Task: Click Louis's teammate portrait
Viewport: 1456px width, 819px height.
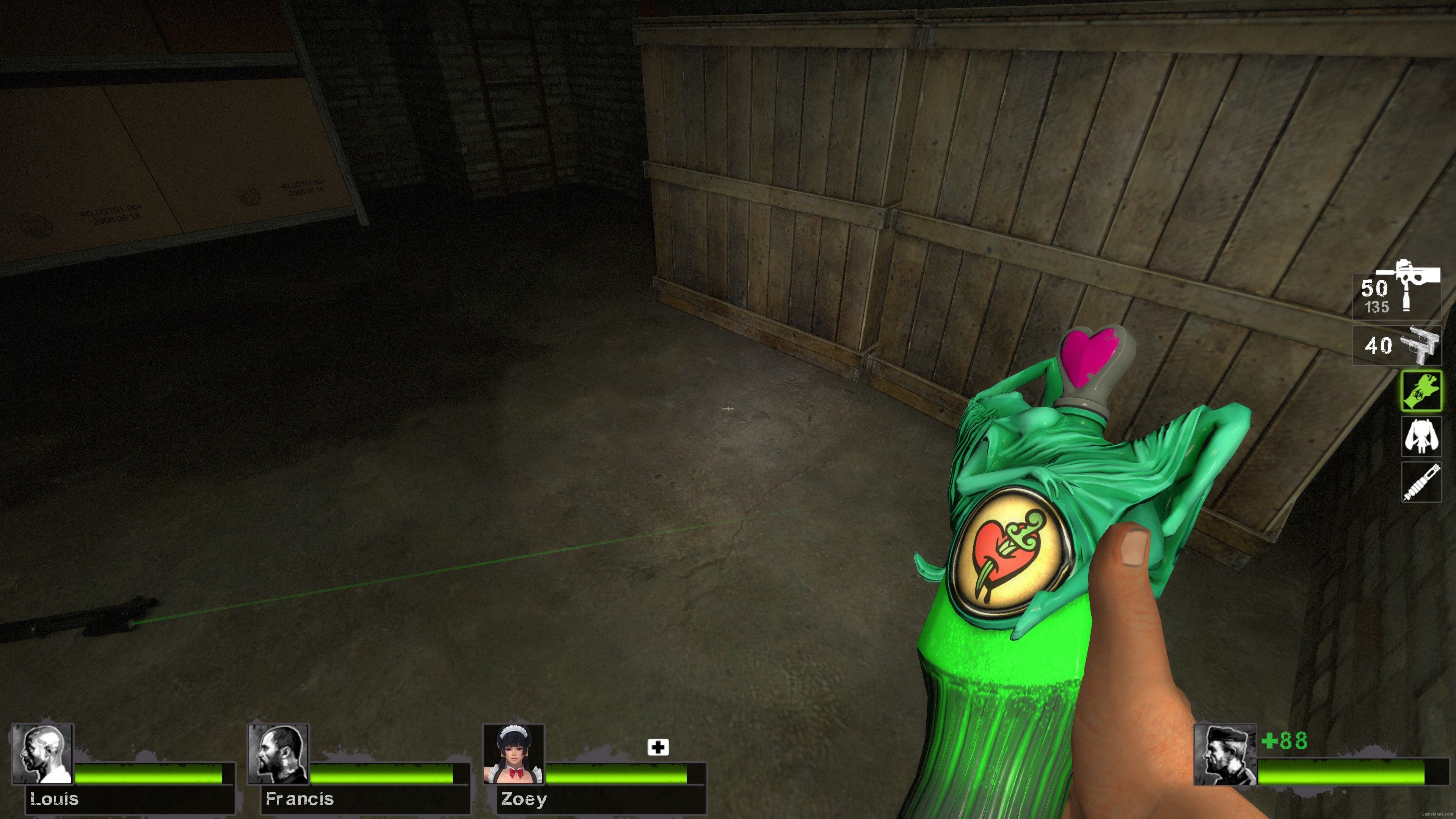Action: (x=42, y=754)
